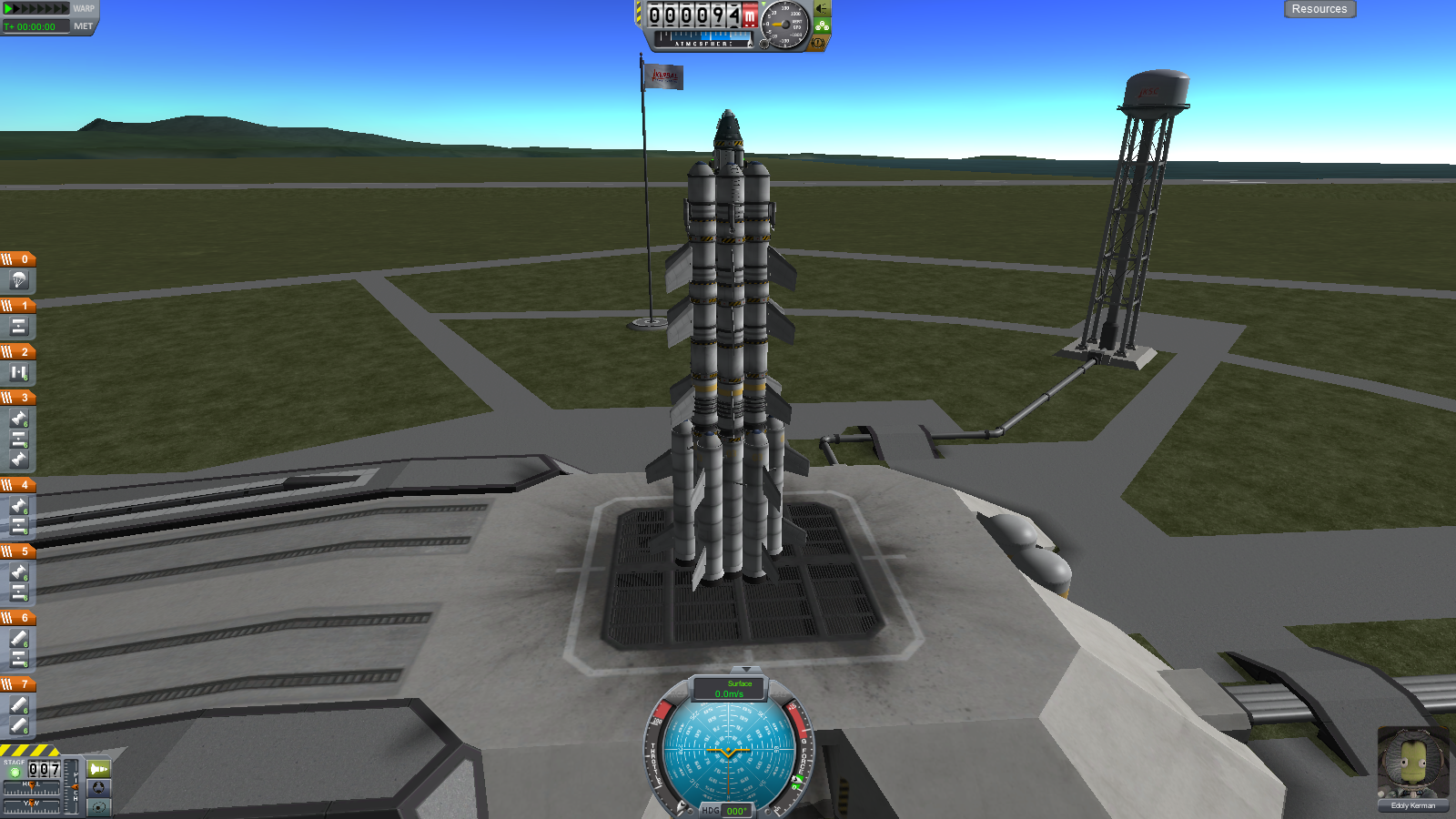Click the time warp arrows
The image size is (1456, 819).
click(x=36, y=8)
